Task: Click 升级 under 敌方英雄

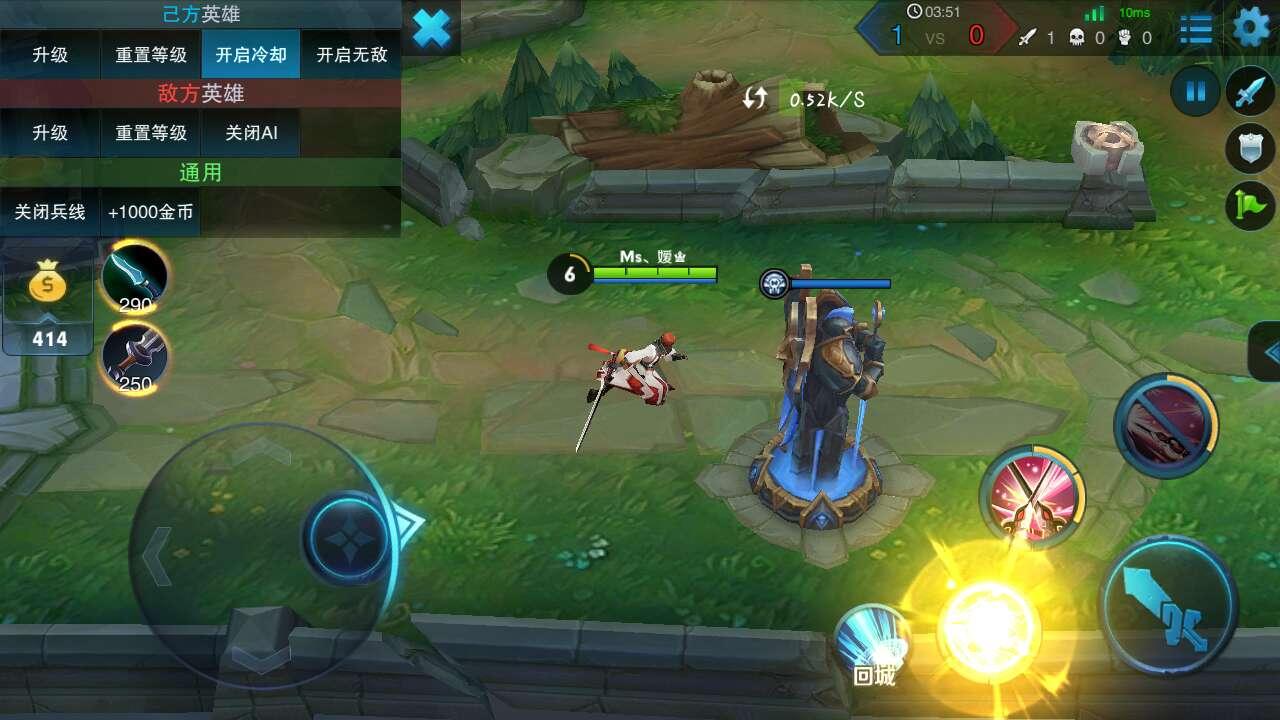Action: pos(50,133)
